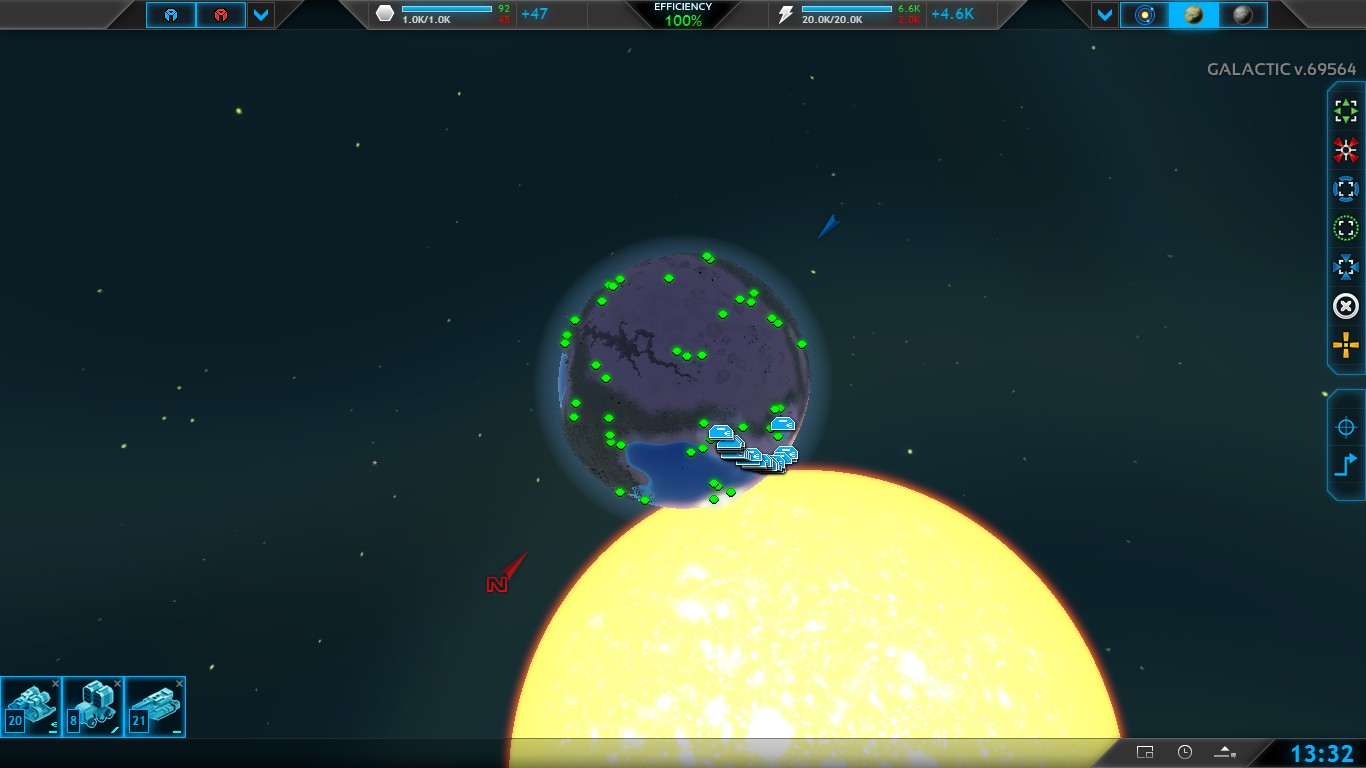Screen dimensions: 1366x768
Task: Expand the planet list dropdown arrow
Action: pos(1104,15)
